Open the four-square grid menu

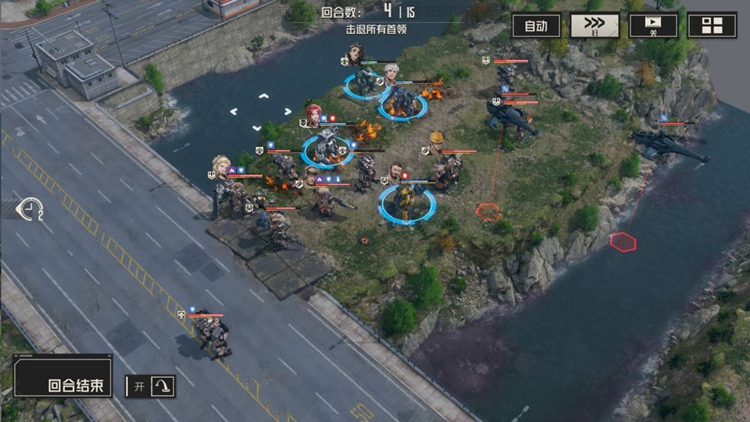(712, 26)
